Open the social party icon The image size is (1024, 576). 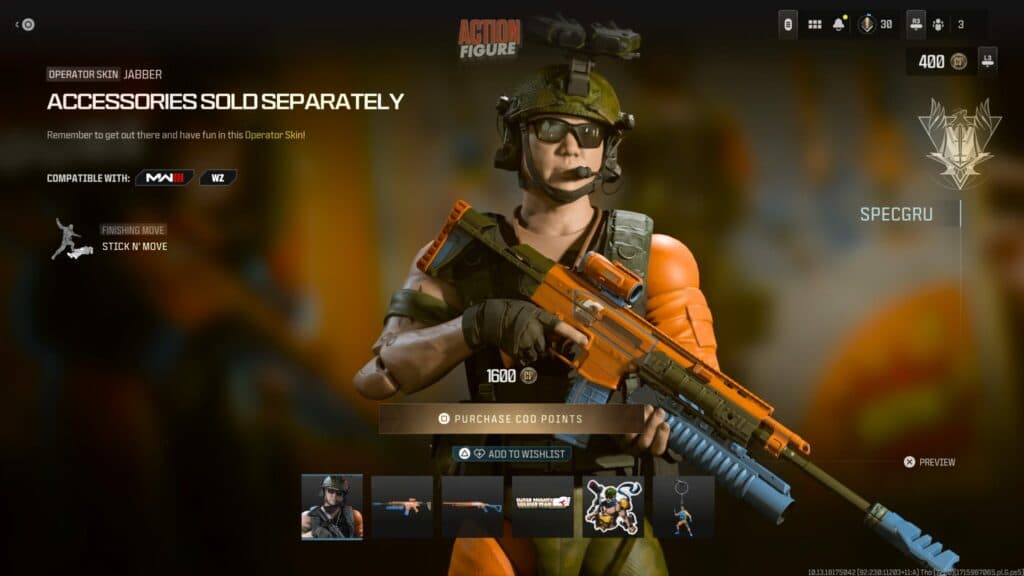coord(938,24)
